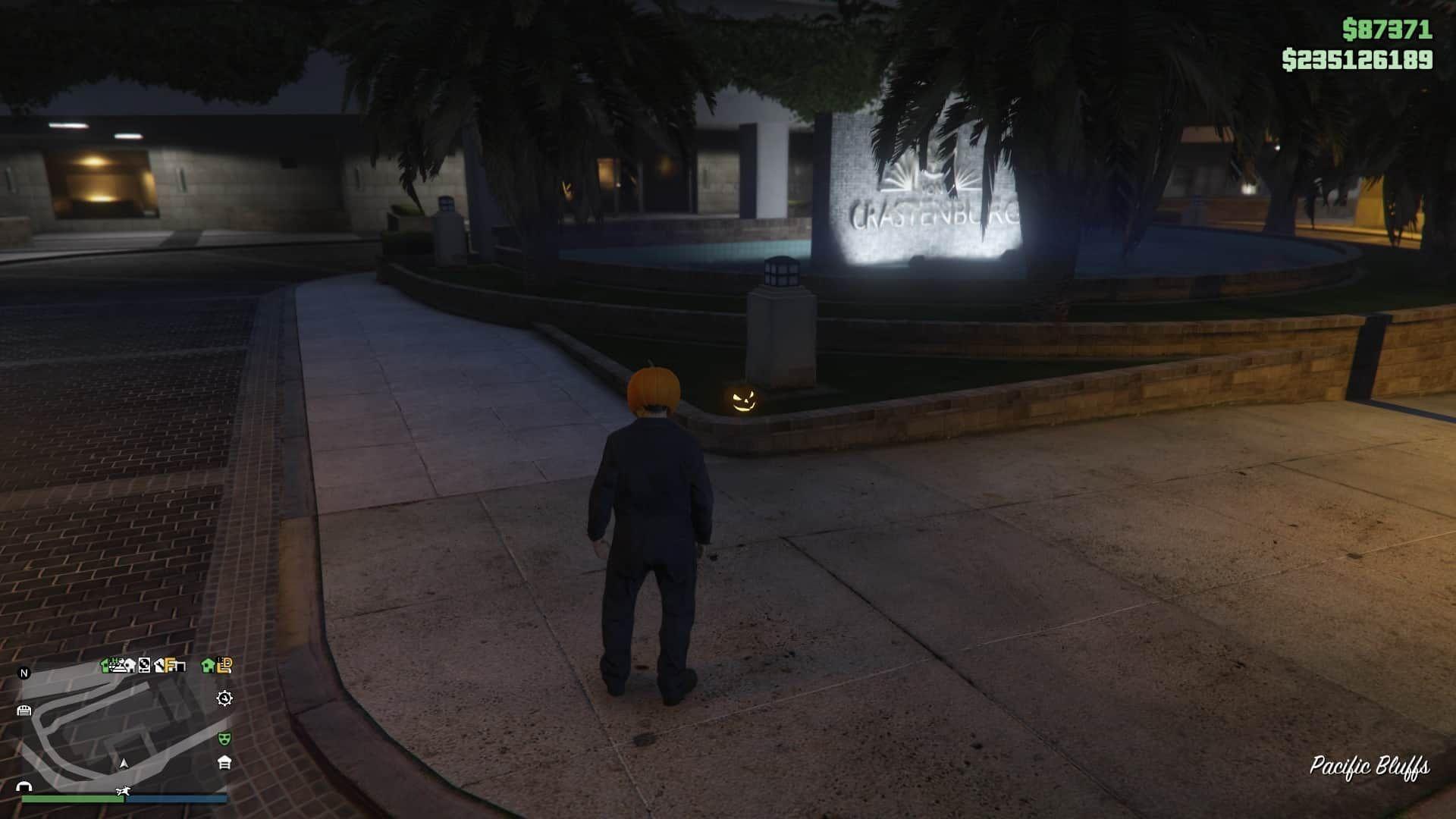Click the second green house blip on the right
The image size is (1456, 819).
pyautogui.click(x=207, y=665)
